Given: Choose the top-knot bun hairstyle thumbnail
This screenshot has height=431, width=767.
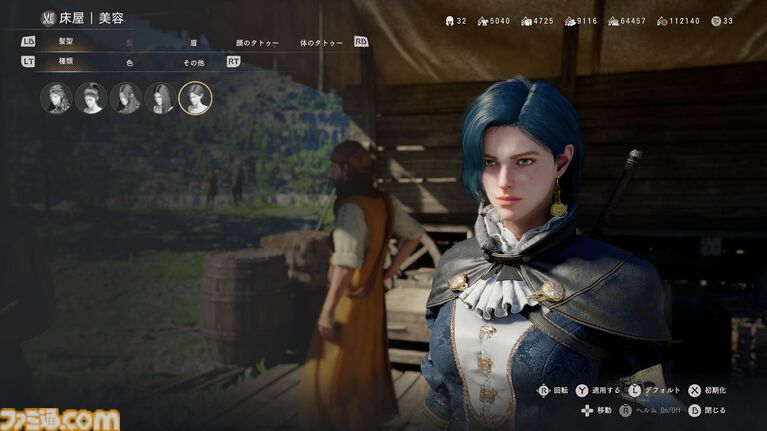Looking at the screenshot, I should click(91, 98).
